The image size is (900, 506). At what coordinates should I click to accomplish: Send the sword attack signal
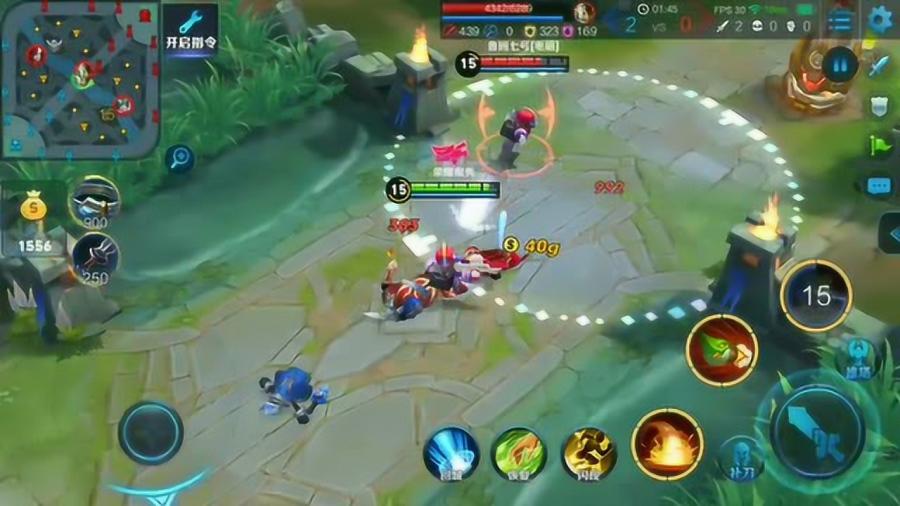(880, 66)
